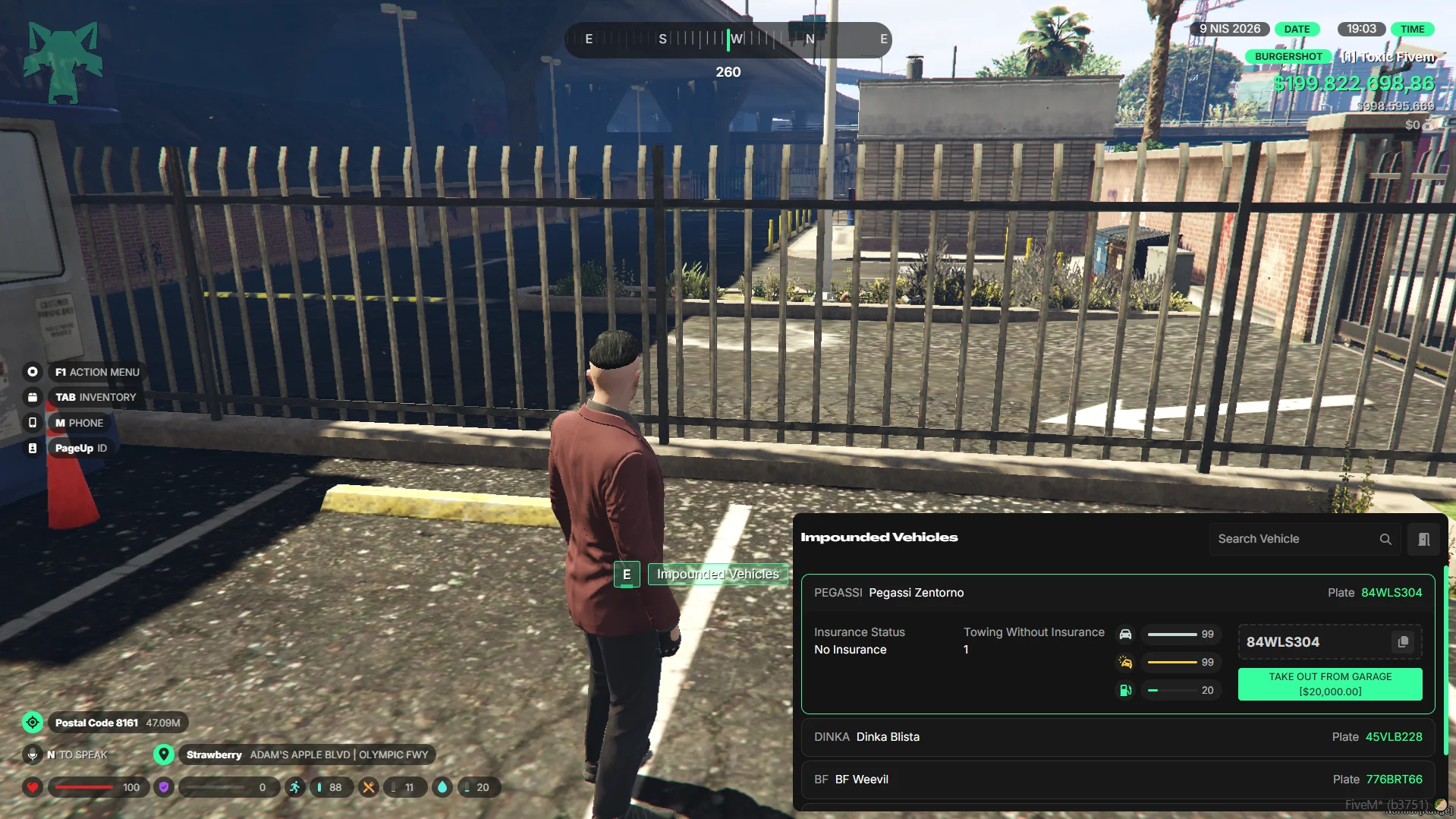1456x819 pixels.
Task: Copy plate 84WLS304 using the copy icon
Action: [x=1403, y=642]
